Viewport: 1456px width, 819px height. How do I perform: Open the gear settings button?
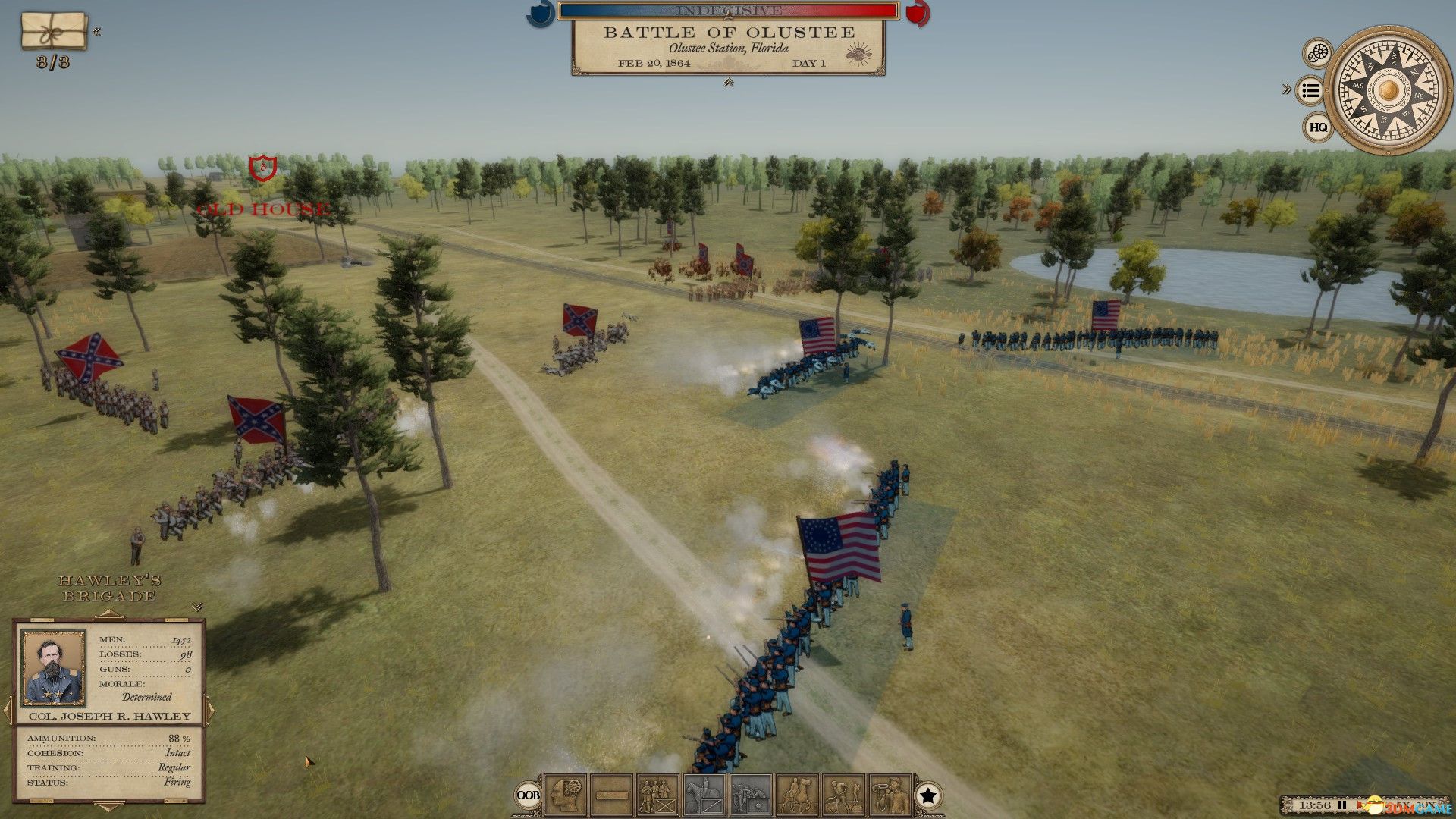click(1319, 53)
